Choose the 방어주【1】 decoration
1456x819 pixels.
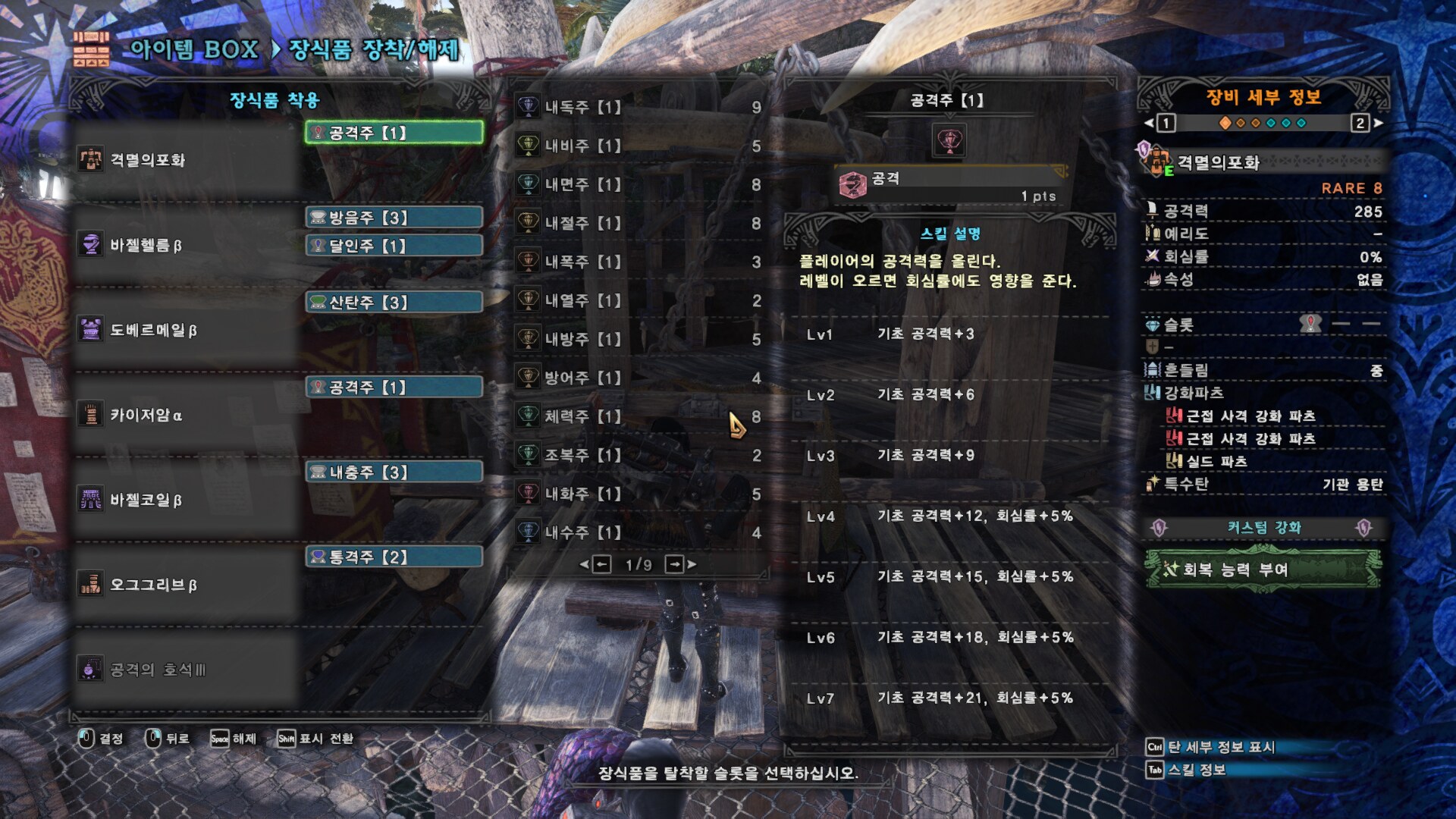(x=637, y=378)
